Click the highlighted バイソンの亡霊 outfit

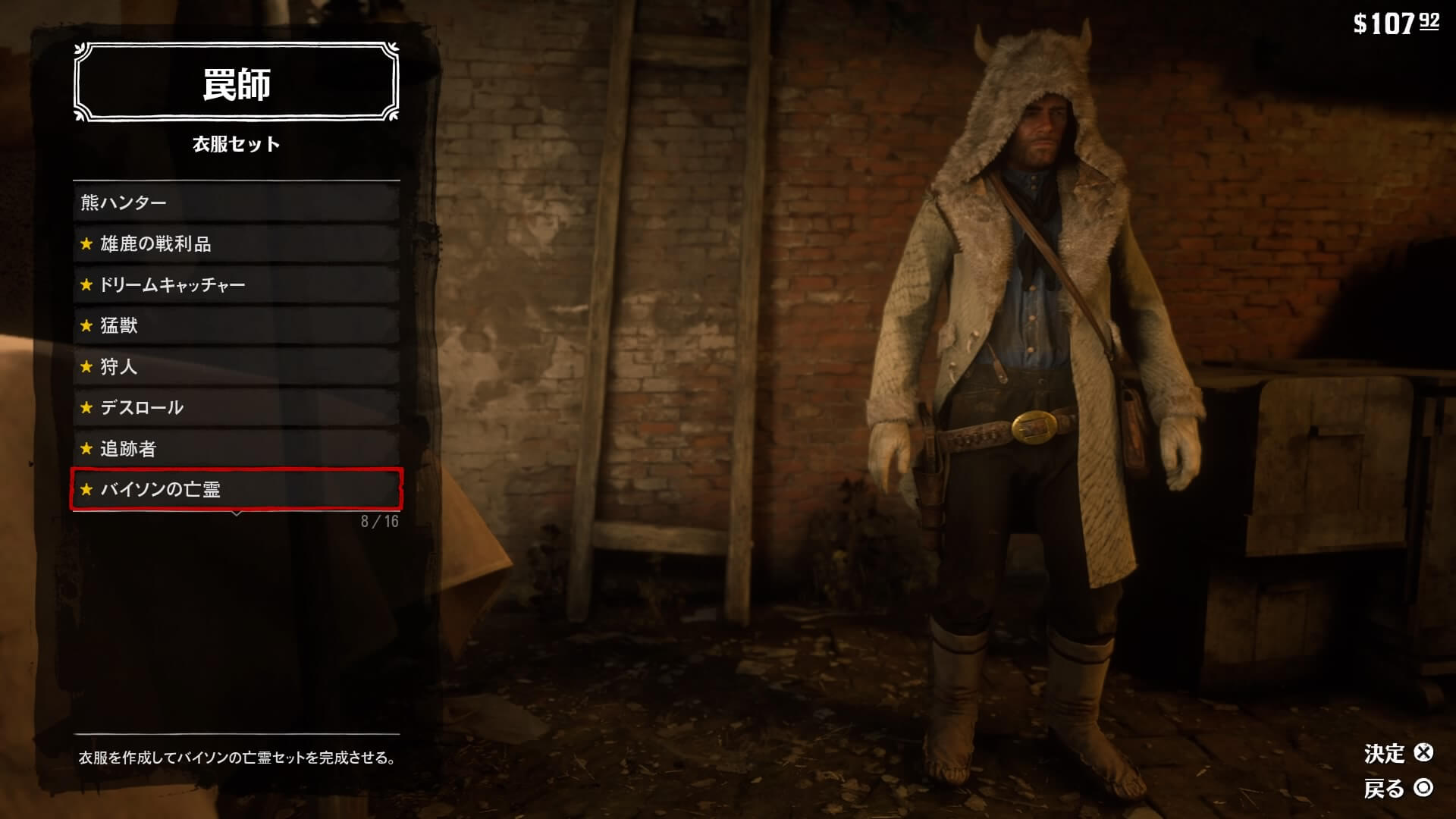236,489
